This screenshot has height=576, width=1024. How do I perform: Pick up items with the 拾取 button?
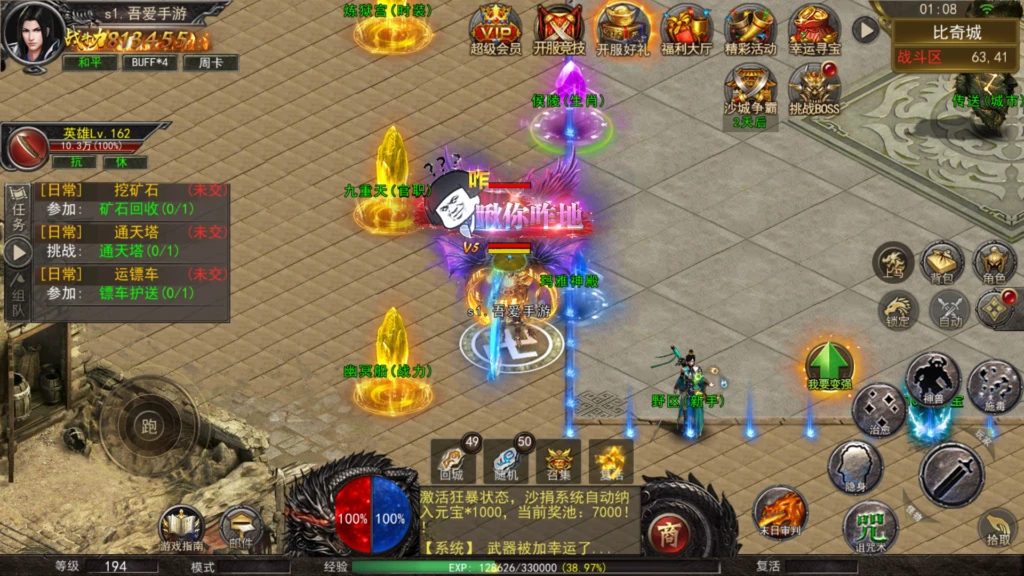(997, 529)
